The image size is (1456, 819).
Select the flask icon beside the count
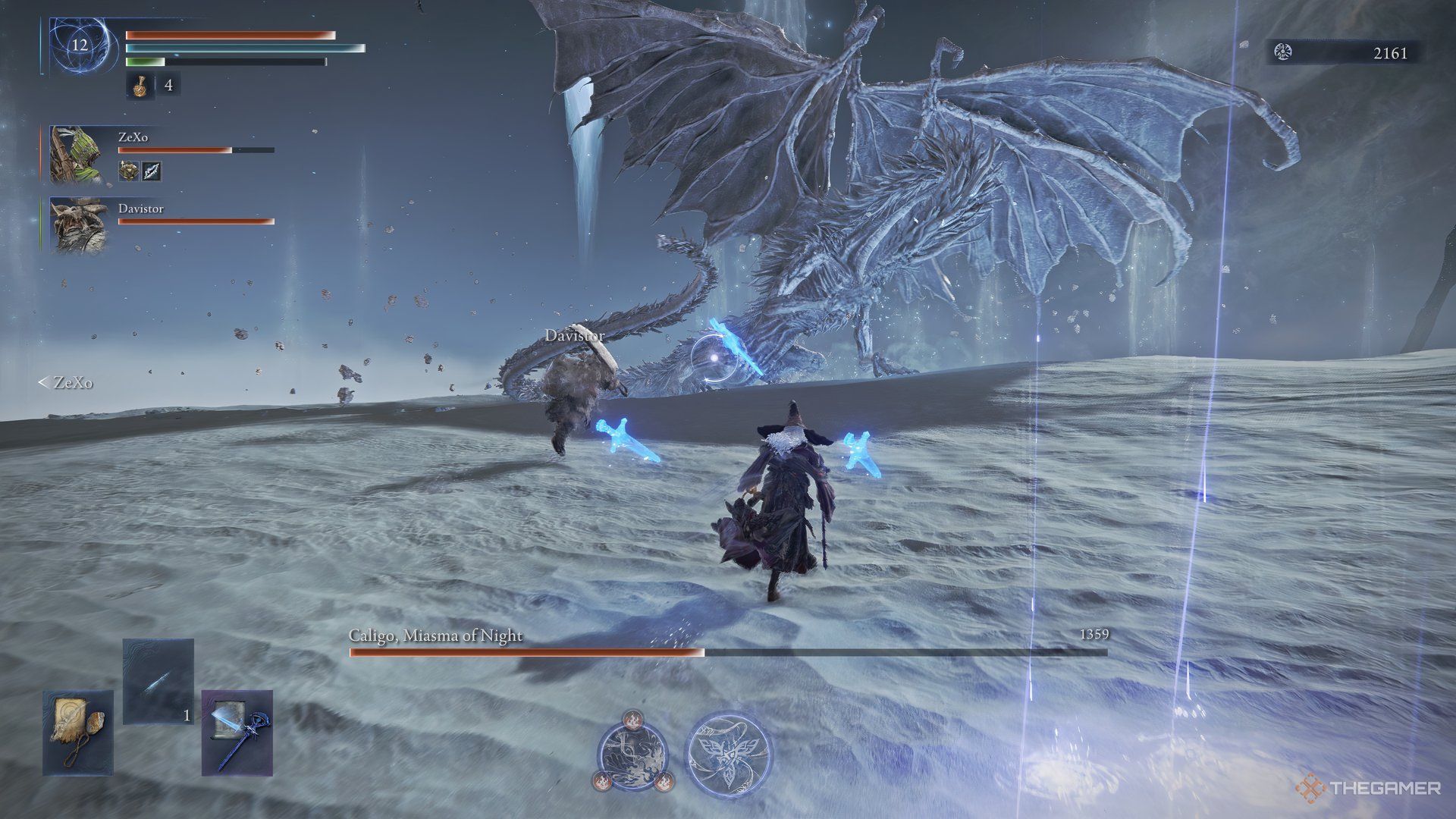pyautogui.click(x=140, y=86)
